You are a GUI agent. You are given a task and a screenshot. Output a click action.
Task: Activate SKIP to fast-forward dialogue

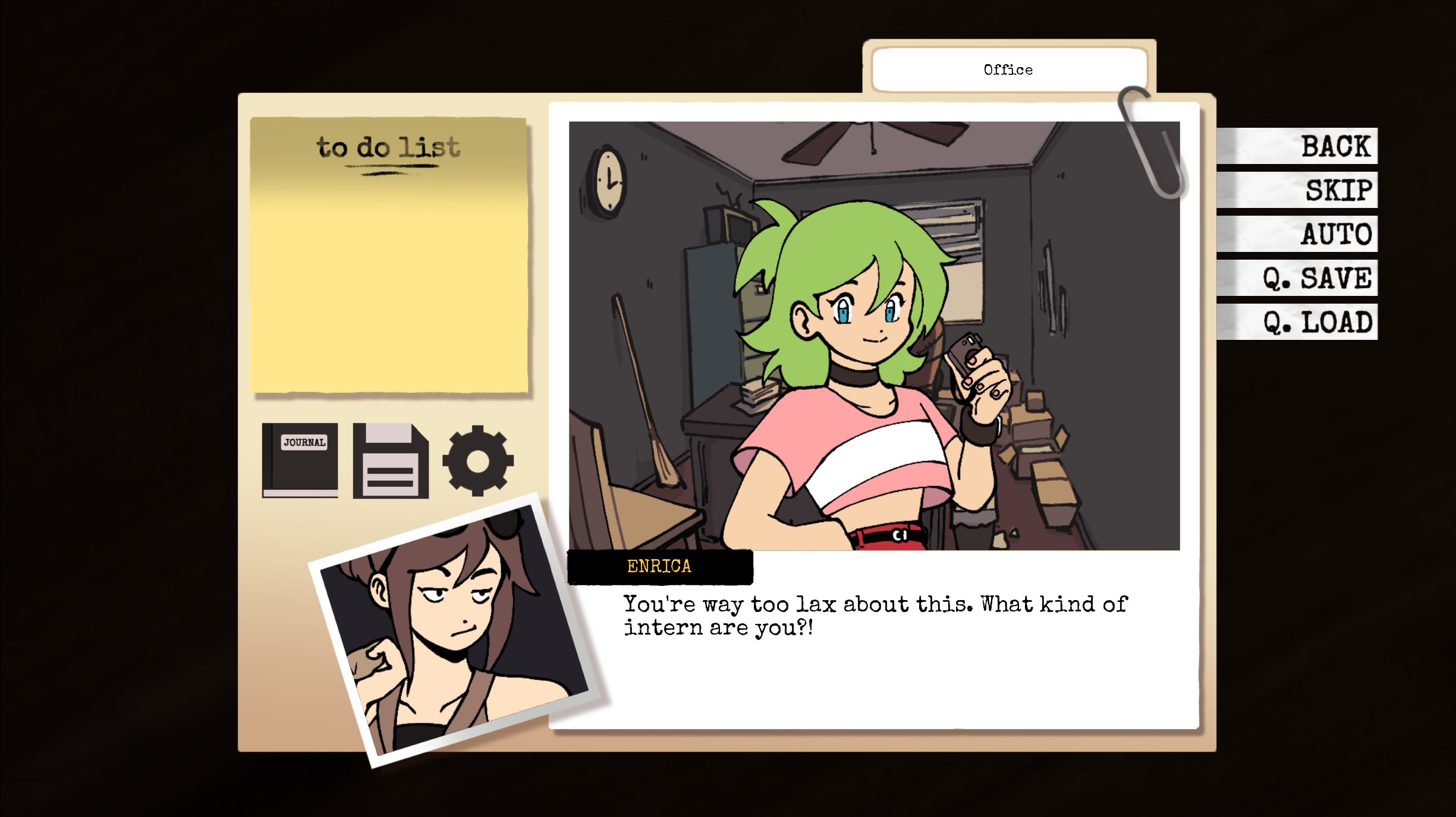click(1338, 190)
